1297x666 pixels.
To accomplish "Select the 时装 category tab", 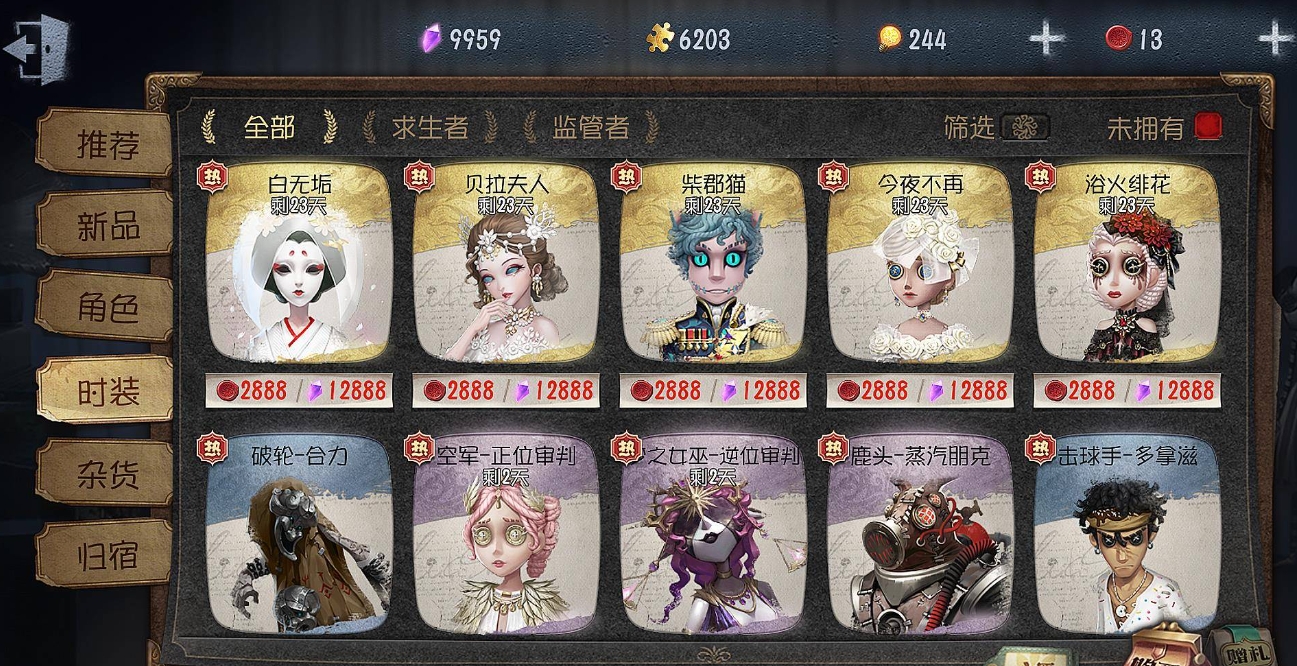I will tap(106, 392).
